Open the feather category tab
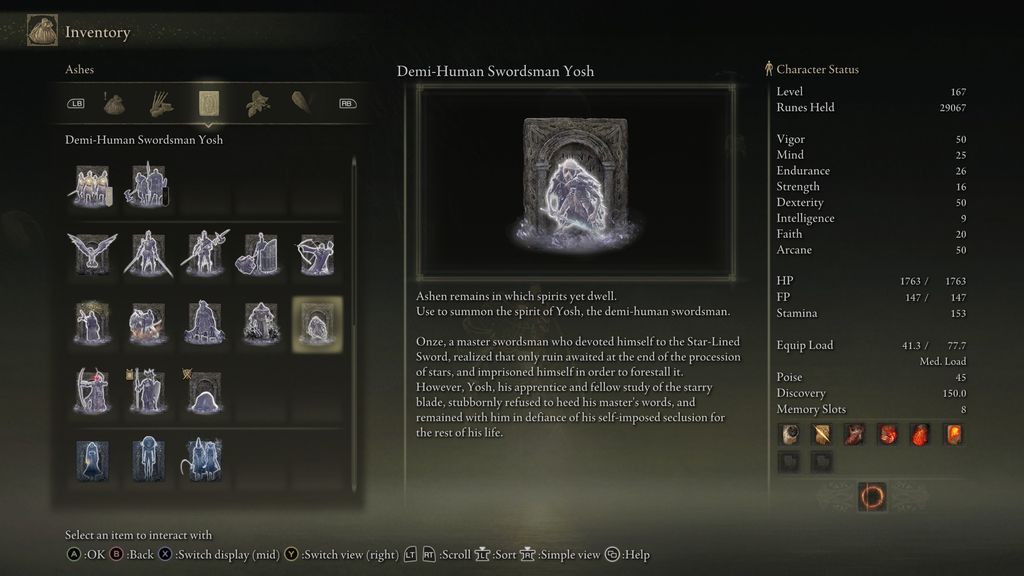 302,103
